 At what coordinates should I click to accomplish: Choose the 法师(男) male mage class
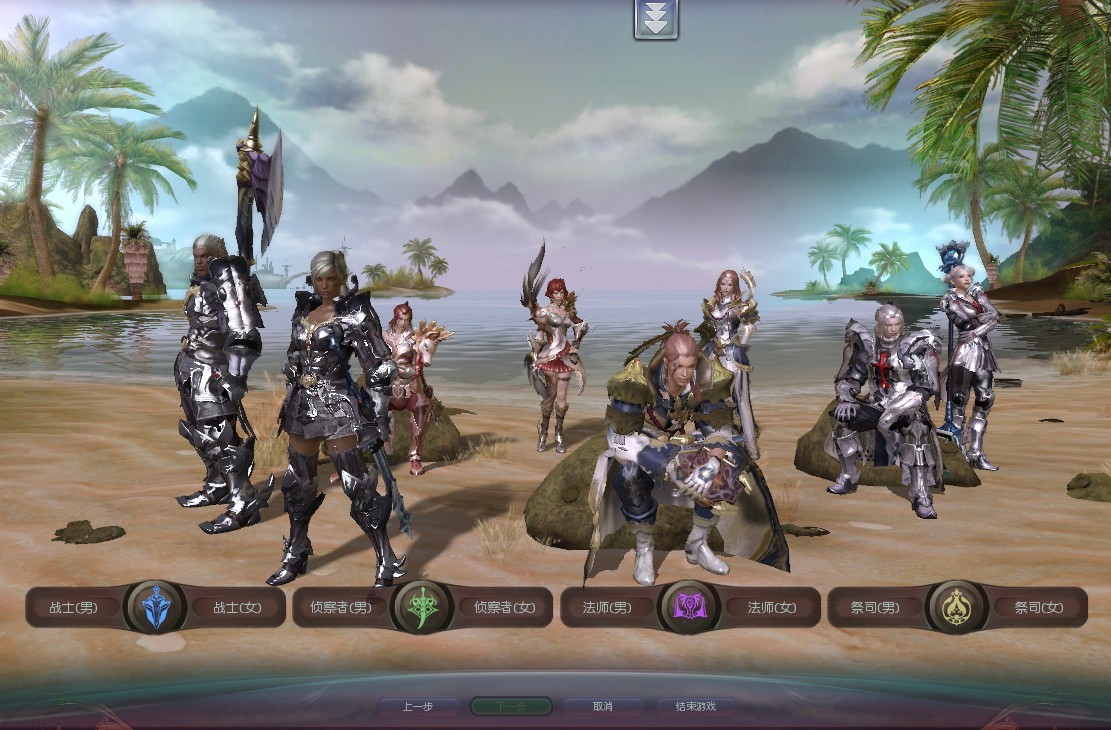pos(608,607)
